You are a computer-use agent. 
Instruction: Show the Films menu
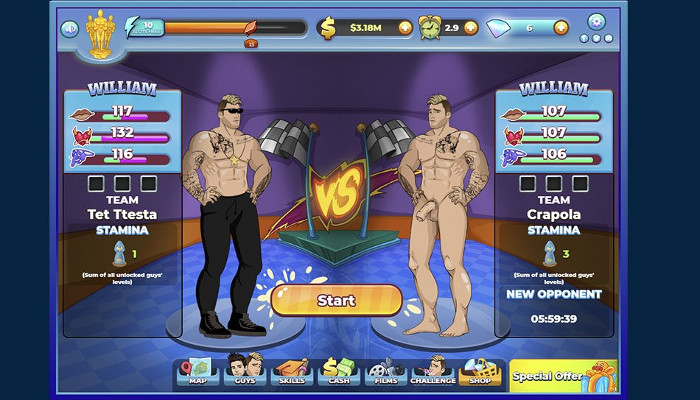tap(386, 372)
